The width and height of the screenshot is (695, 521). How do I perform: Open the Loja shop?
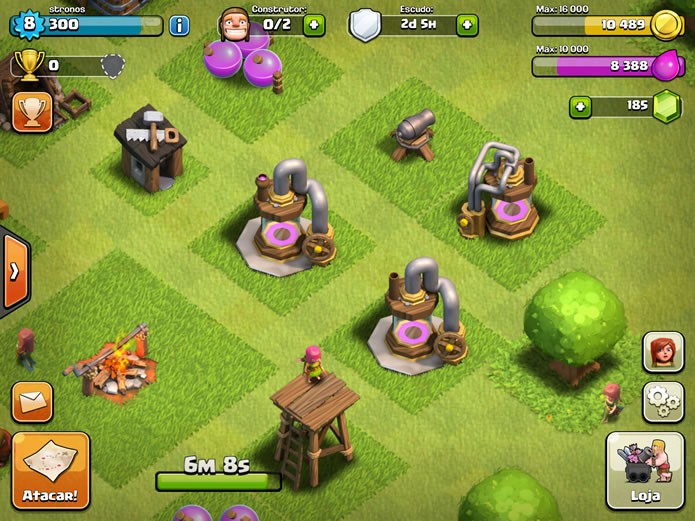tap(646, 471)
